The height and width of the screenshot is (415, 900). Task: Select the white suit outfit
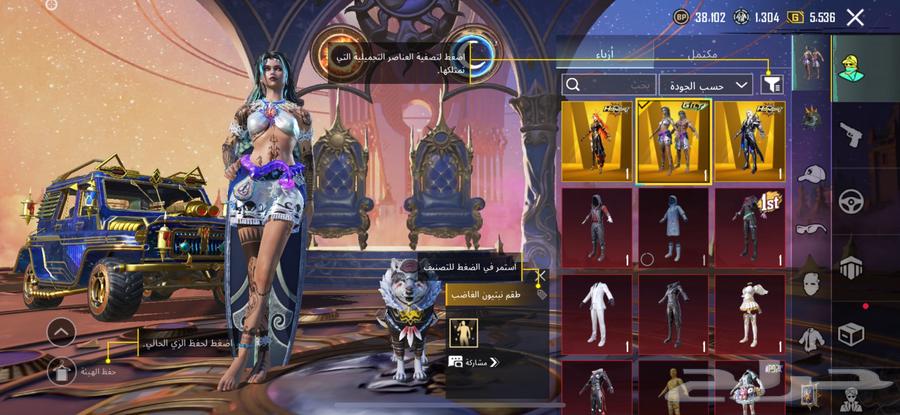(x=596, y=313)
